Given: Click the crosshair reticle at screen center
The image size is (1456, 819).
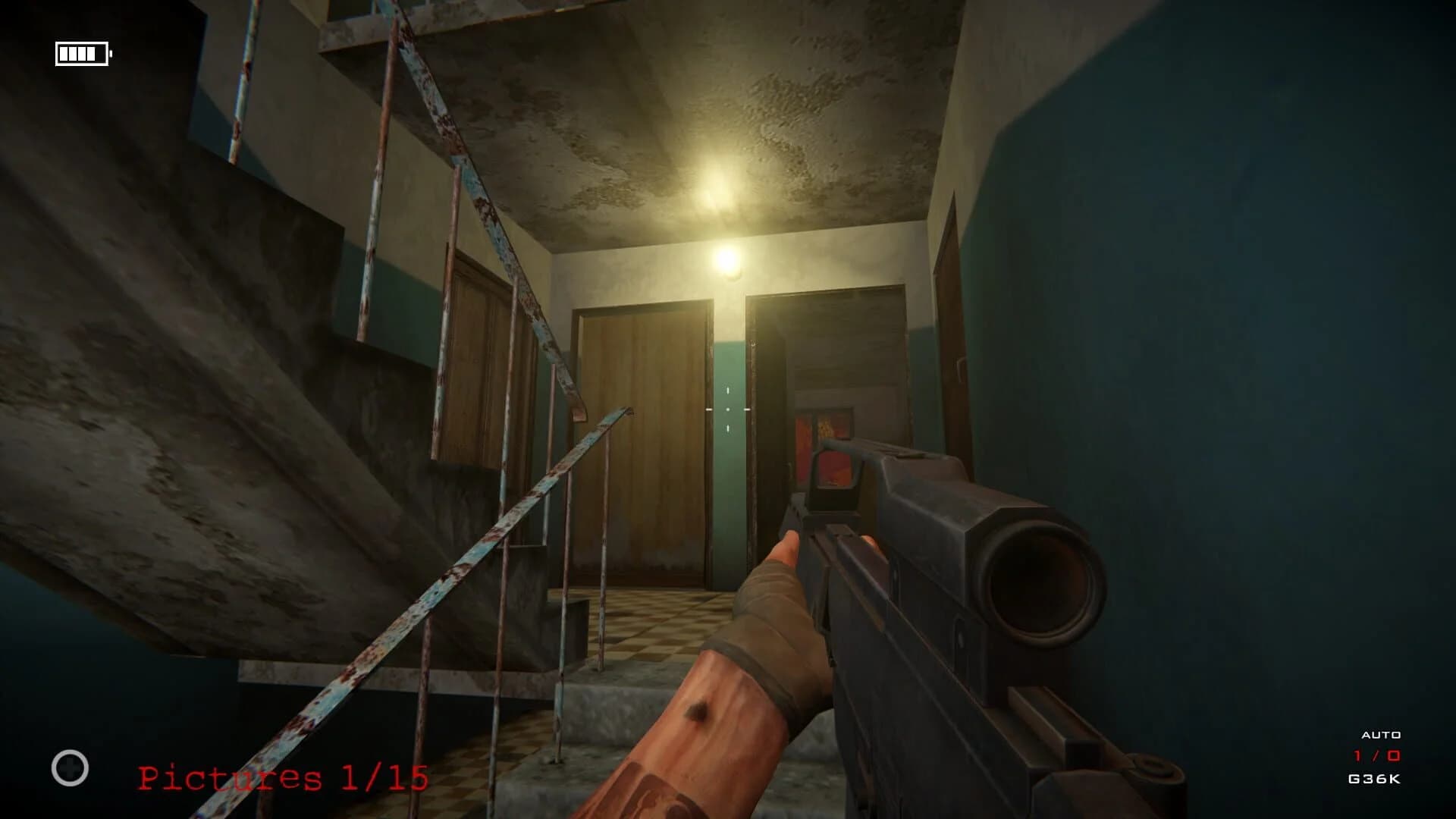Looking at the screenshot, I should point(728,409).
